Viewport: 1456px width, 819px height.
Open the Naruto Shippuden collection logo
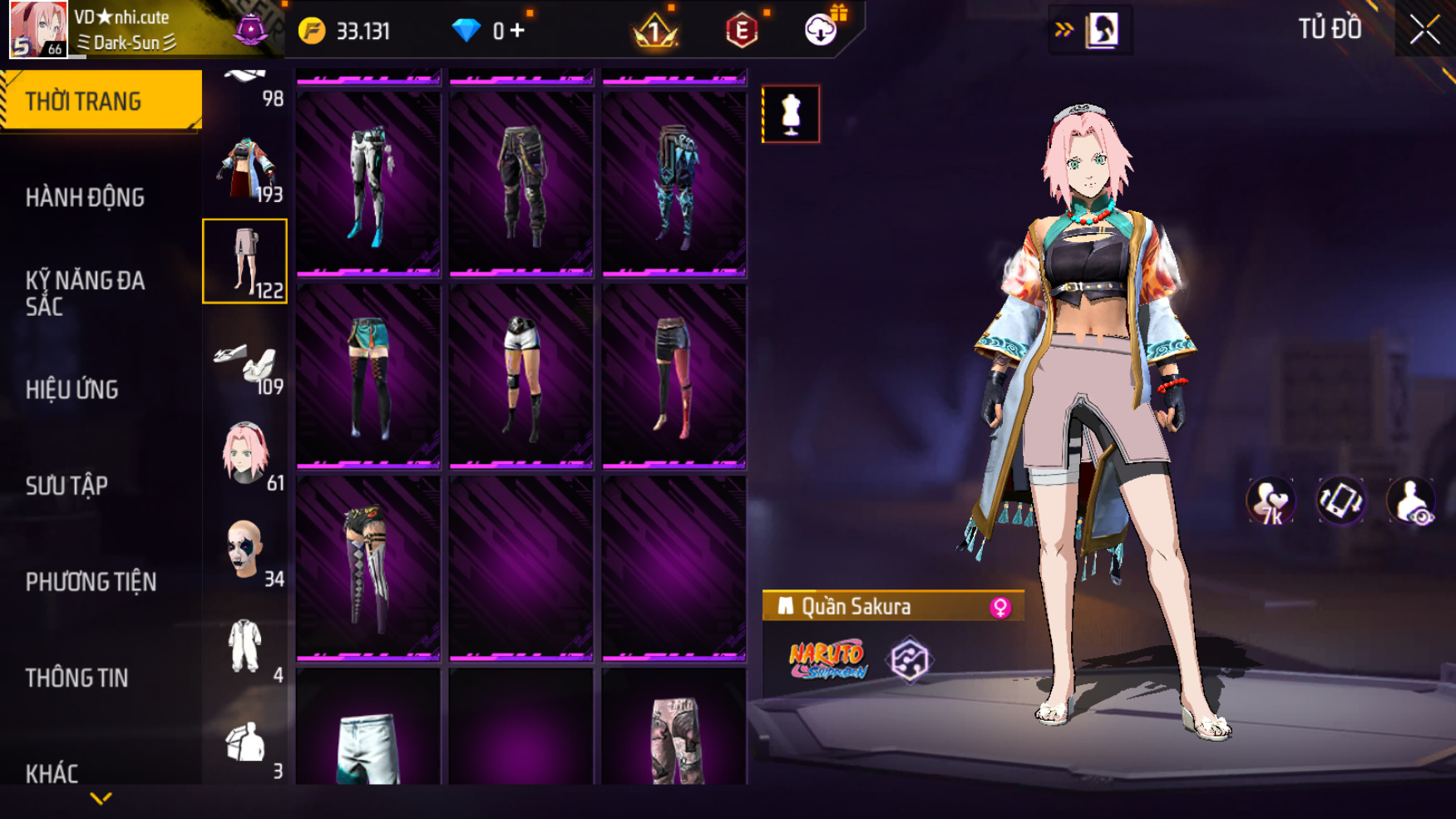pyautogui.click(x=827, y=660)
